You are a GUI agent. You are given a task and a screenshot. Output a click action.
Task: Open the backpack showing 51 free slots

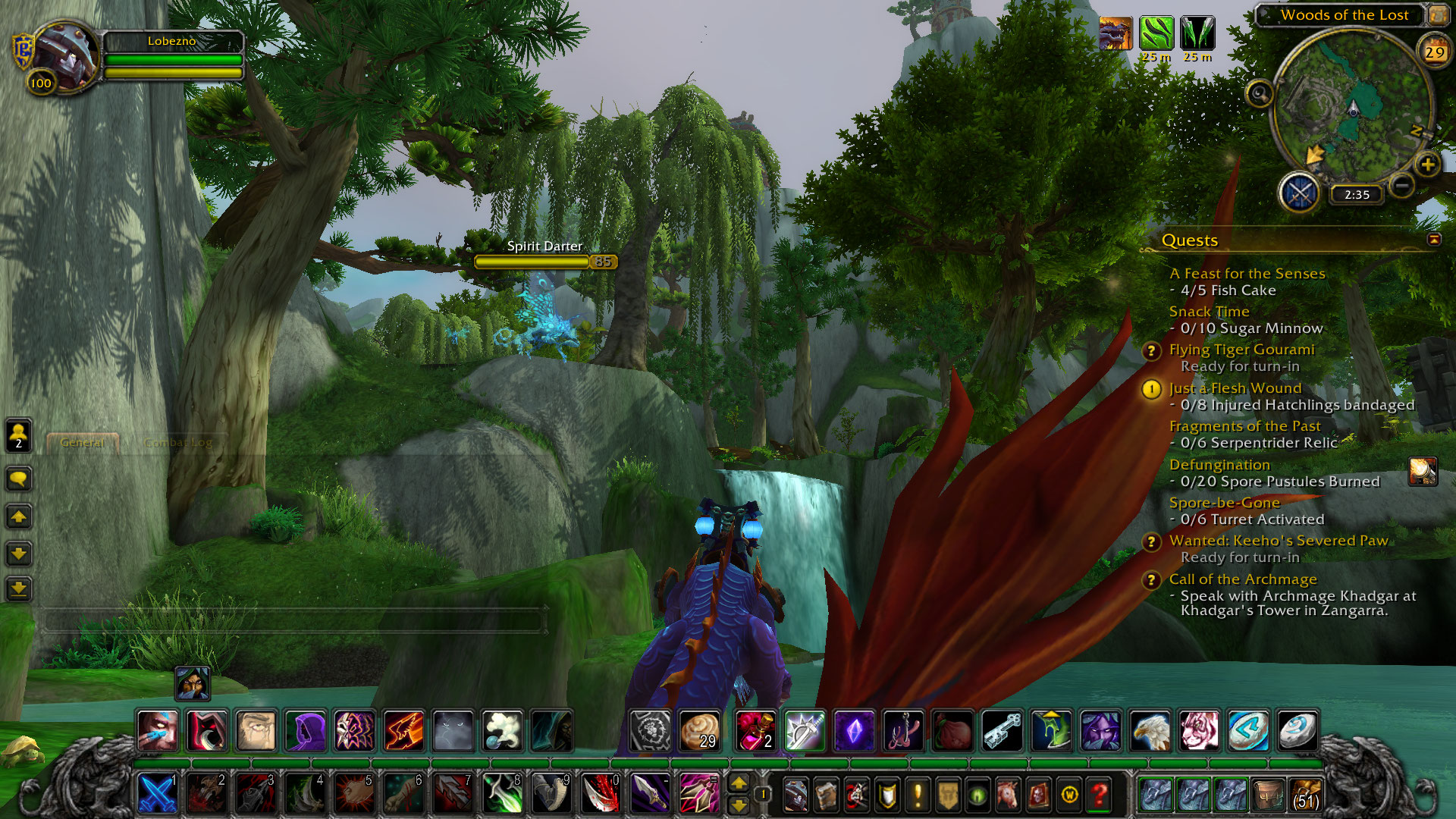[x=1305, y=795]
